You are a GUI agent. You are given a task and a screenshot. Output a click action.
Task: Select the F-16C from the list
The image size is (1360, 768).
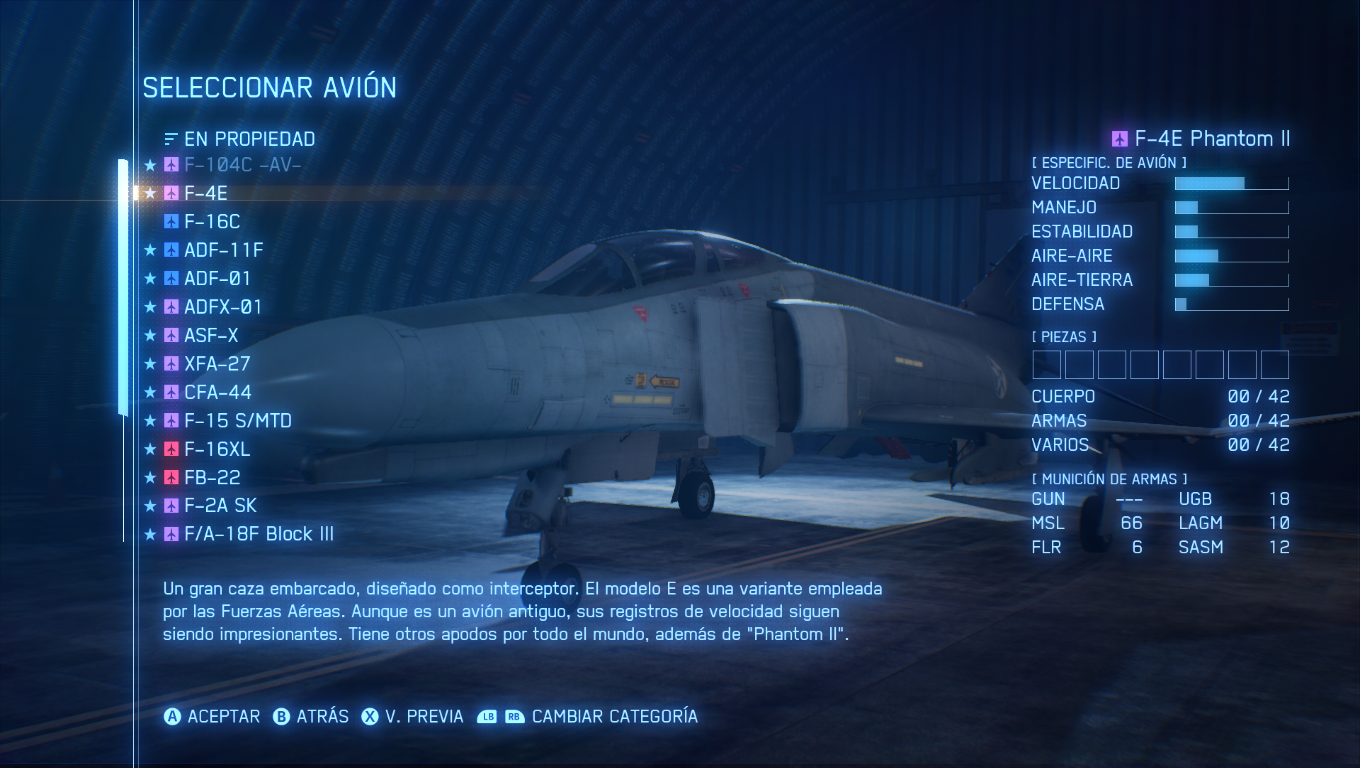[212, 222]
